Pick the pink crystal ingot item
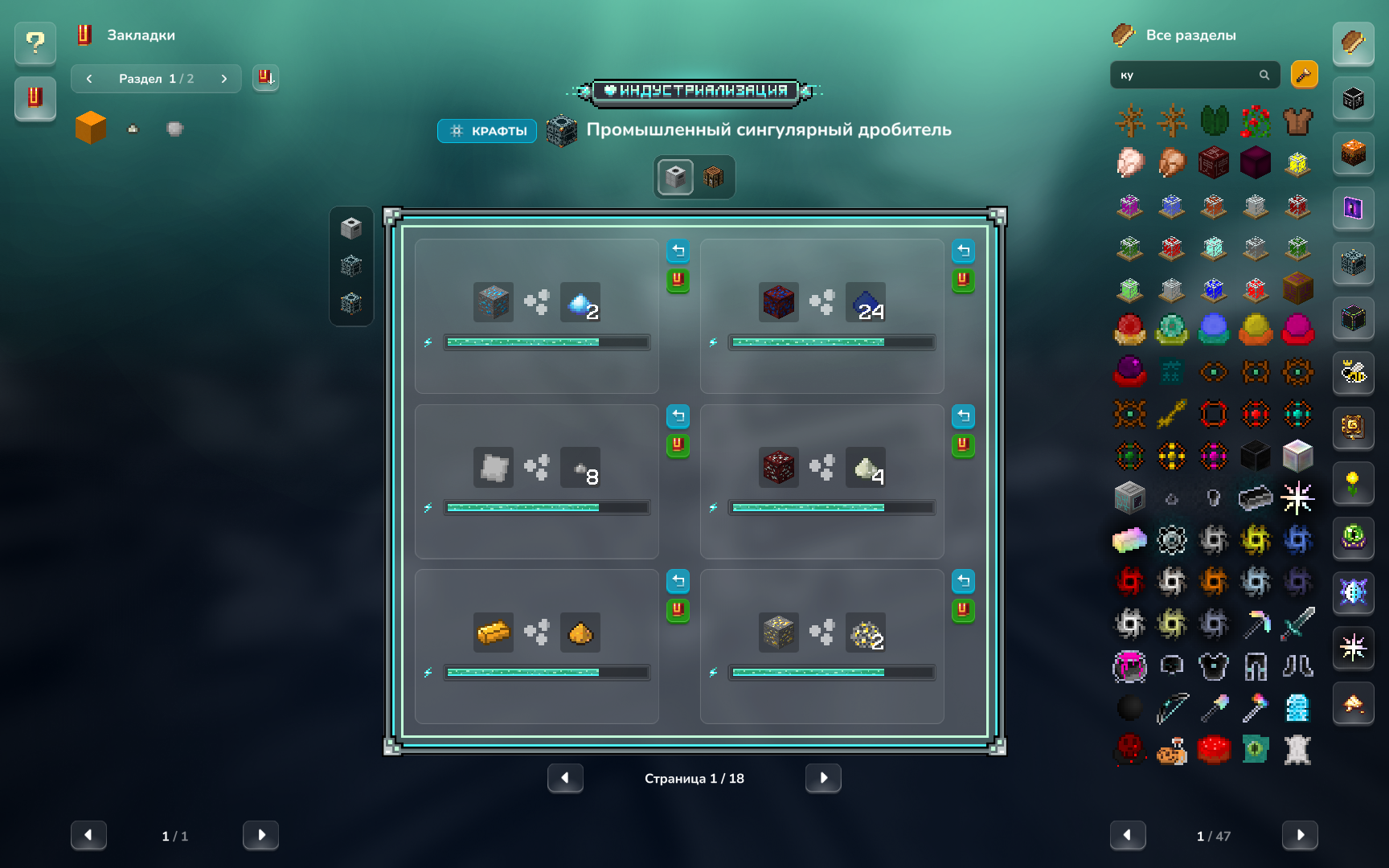Image resolution: width=1389 pixels, height=868 pixels. click(x=1129, y=540)
